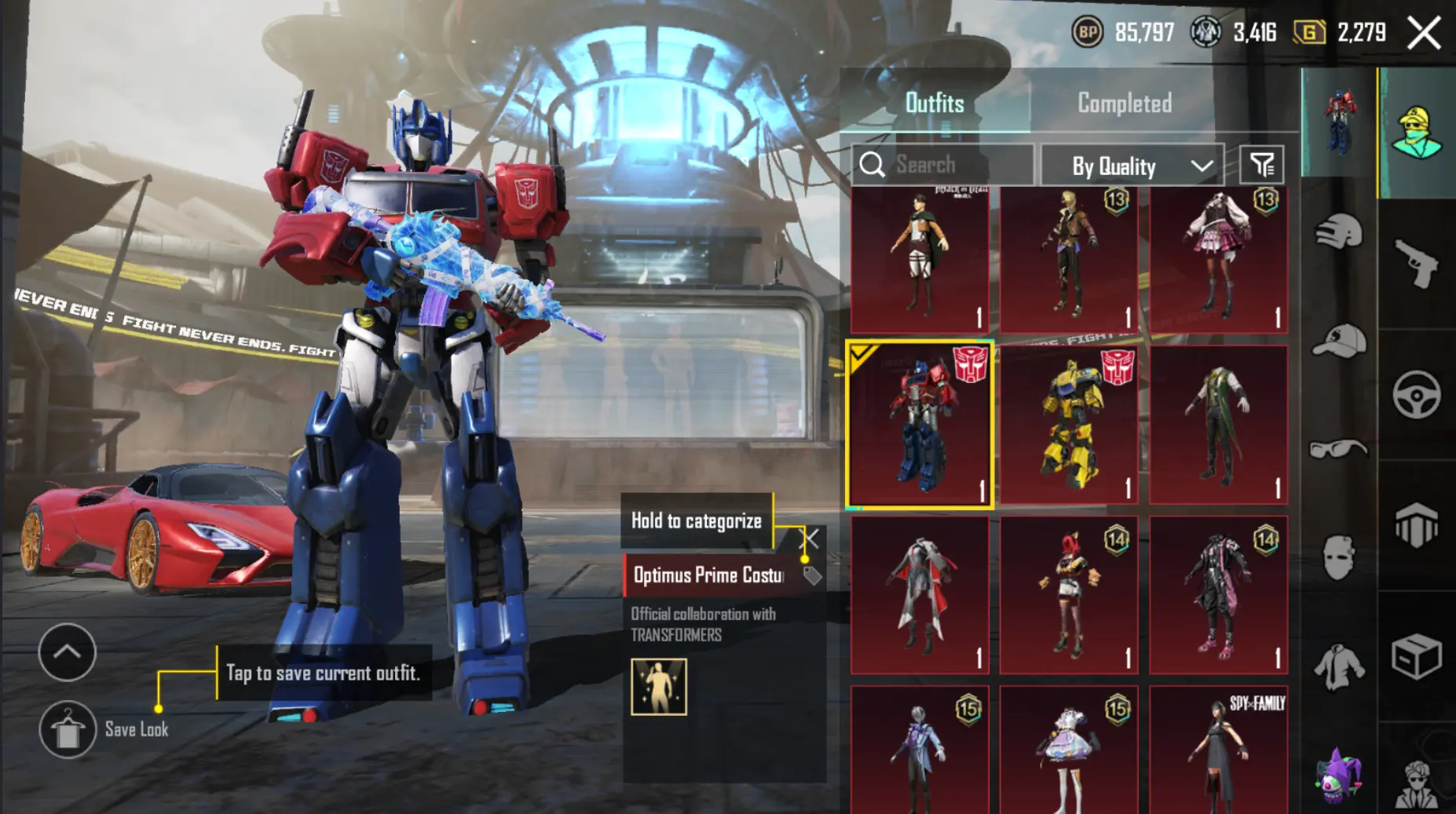Viewport: 1456px width, 814px height.
Task: Open the cap headwear category
Action: click(1339, 341)
